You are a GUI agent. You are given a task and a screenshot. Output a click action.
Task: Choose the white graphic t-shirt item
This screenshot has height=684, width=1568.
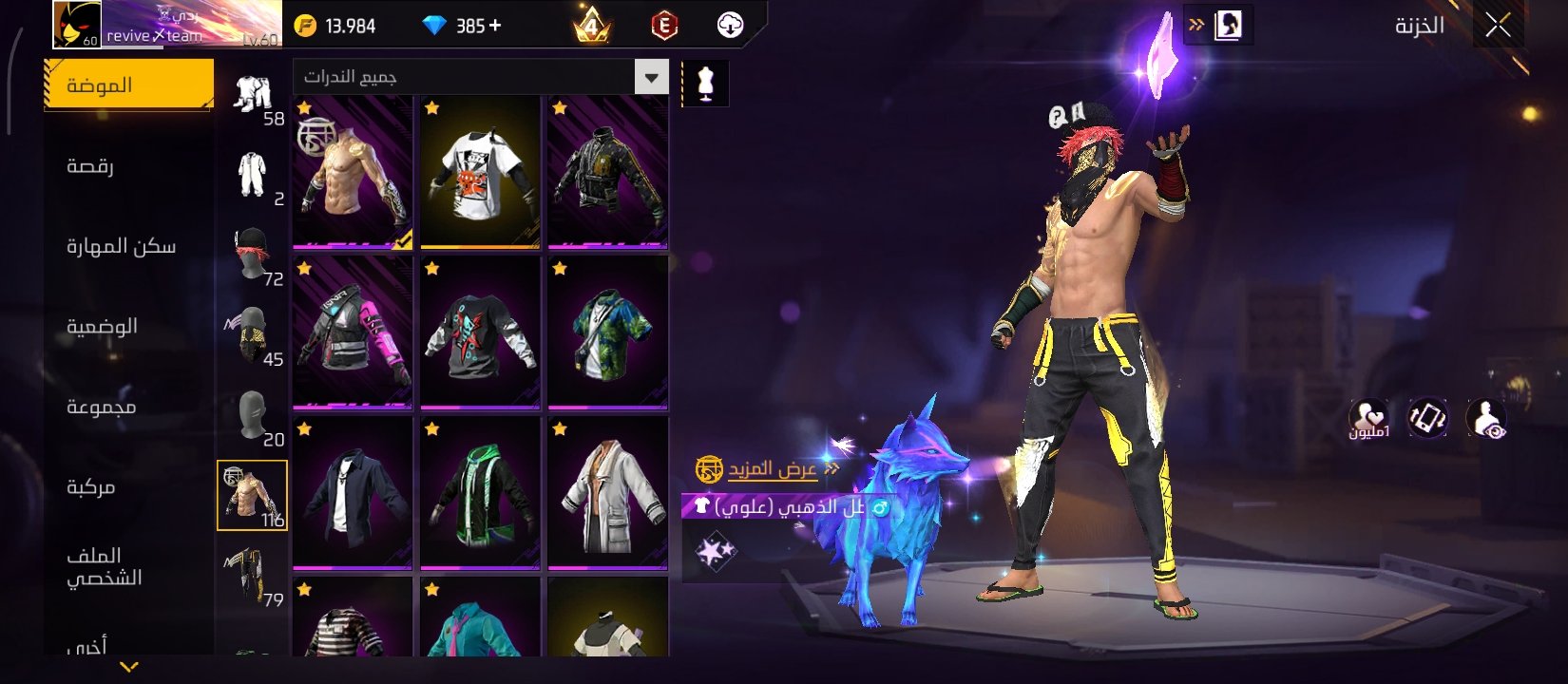(x=480, y=173)
